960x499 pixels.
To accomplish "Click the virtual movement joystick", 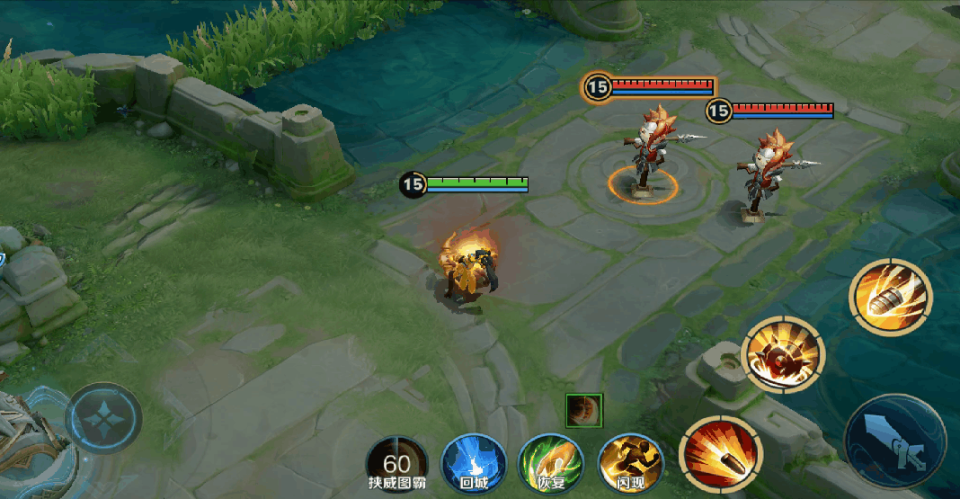I will [104, 418].
